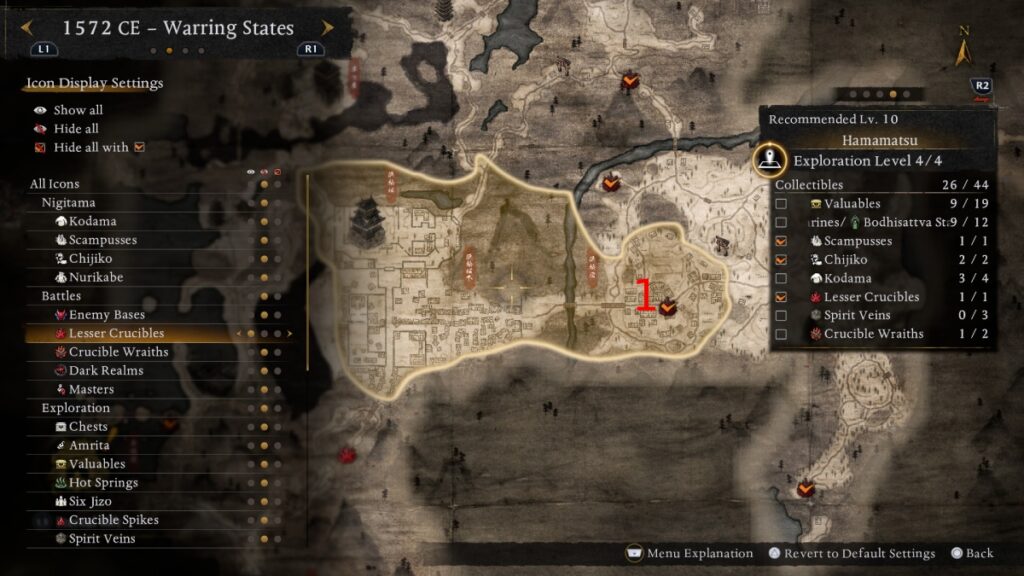
Task: Open the Enemy Bases filter row
Action: pos(106,315)
